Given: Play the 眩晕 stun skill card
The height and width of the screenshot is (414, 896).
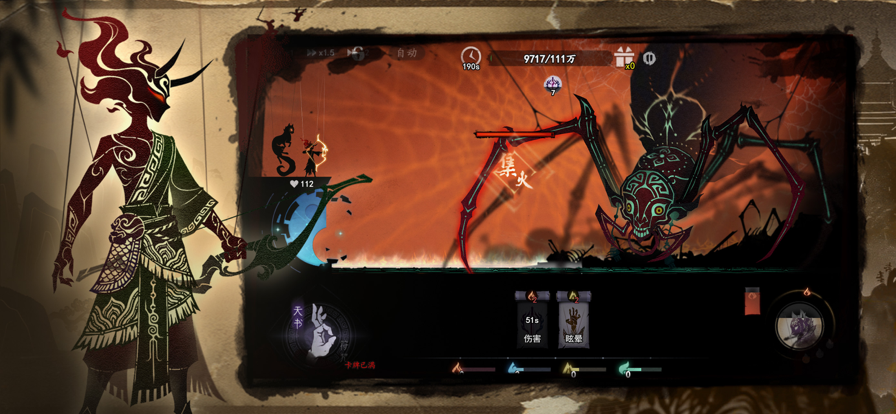Looking at the screenshot, I should tap(573, 320).
